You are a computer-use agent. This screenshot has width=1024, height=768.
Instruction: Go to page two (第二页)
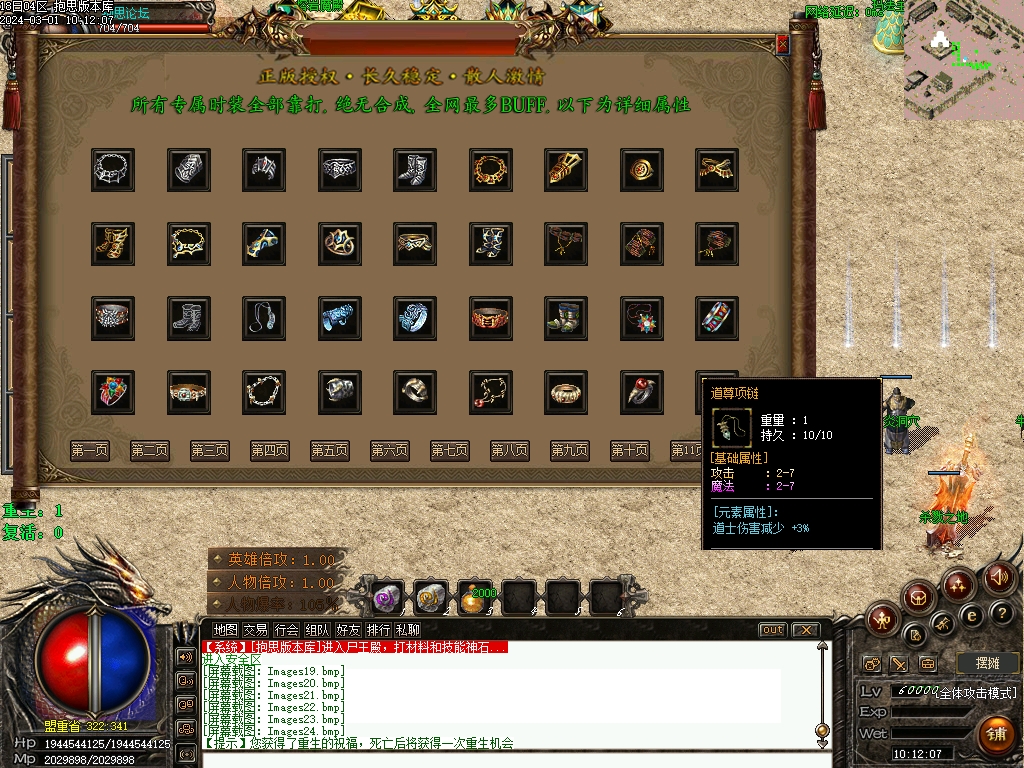point(150,451)
